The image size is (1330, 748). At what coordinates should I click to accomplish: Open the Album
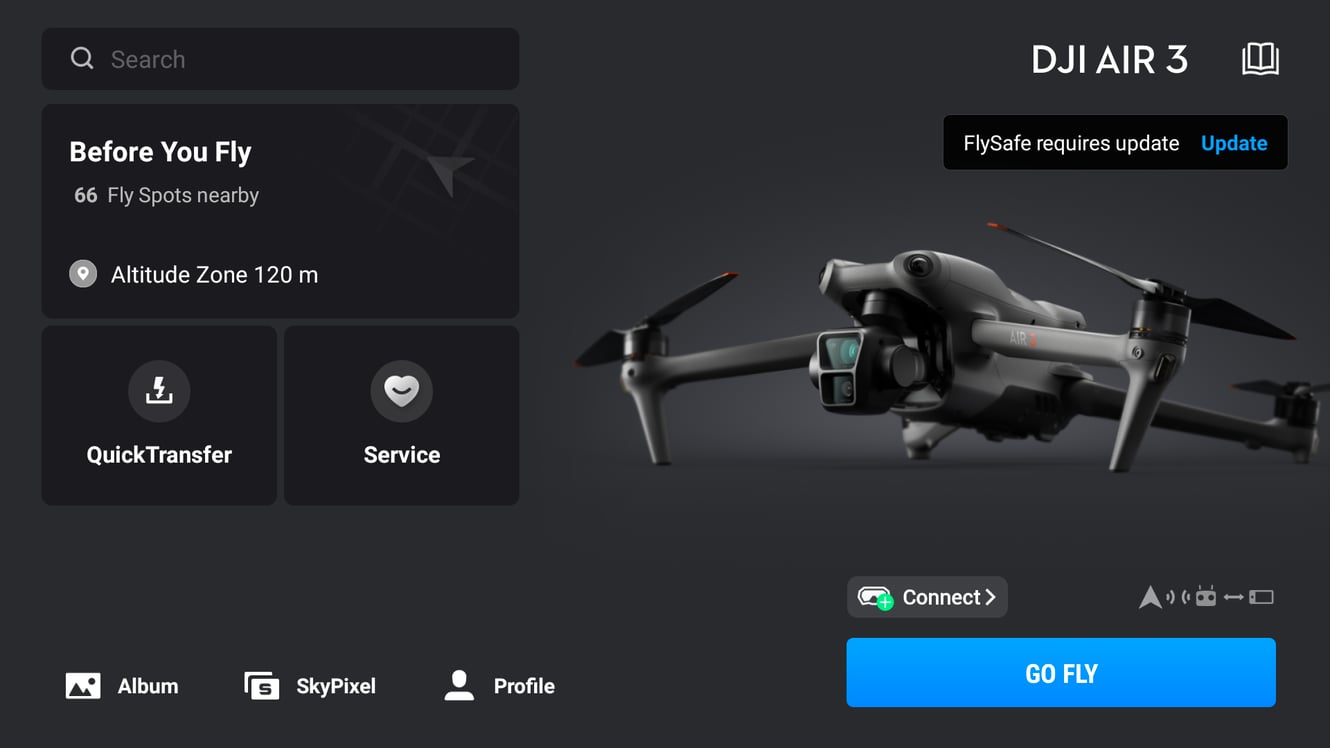(x=120, y=686)
